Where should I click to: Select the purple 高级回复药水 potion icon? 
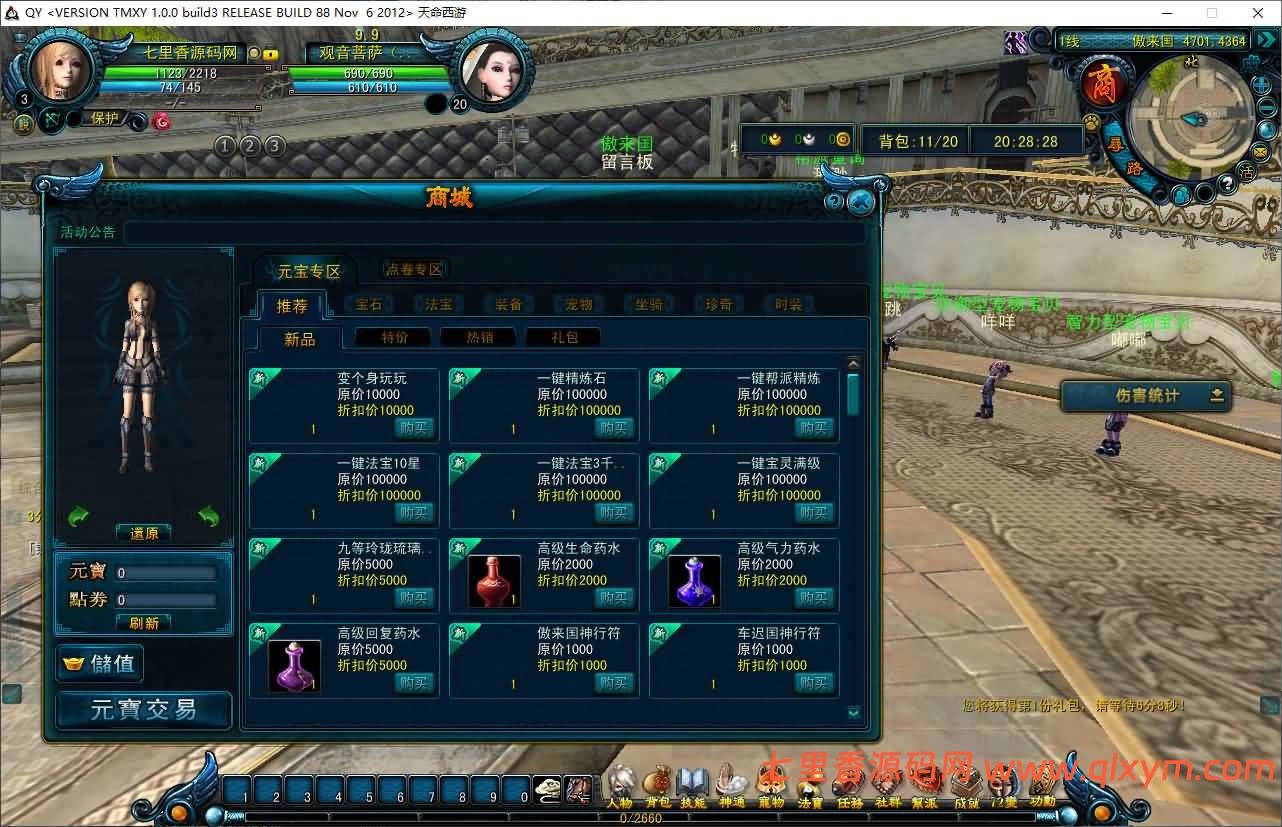(x=295, y=665)
